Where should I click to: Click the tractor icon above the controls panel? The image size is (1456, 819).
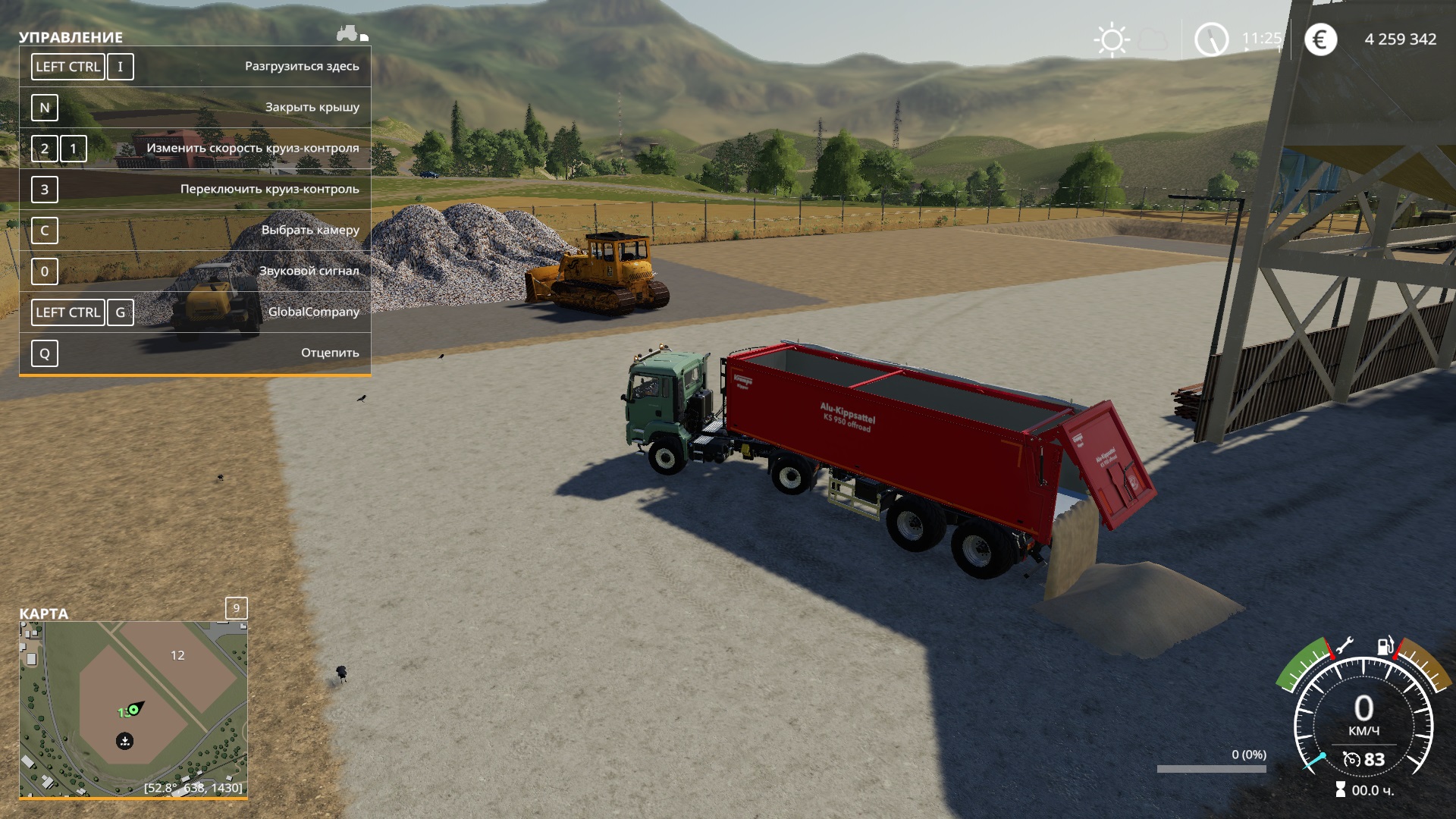(x=348, y=33)
